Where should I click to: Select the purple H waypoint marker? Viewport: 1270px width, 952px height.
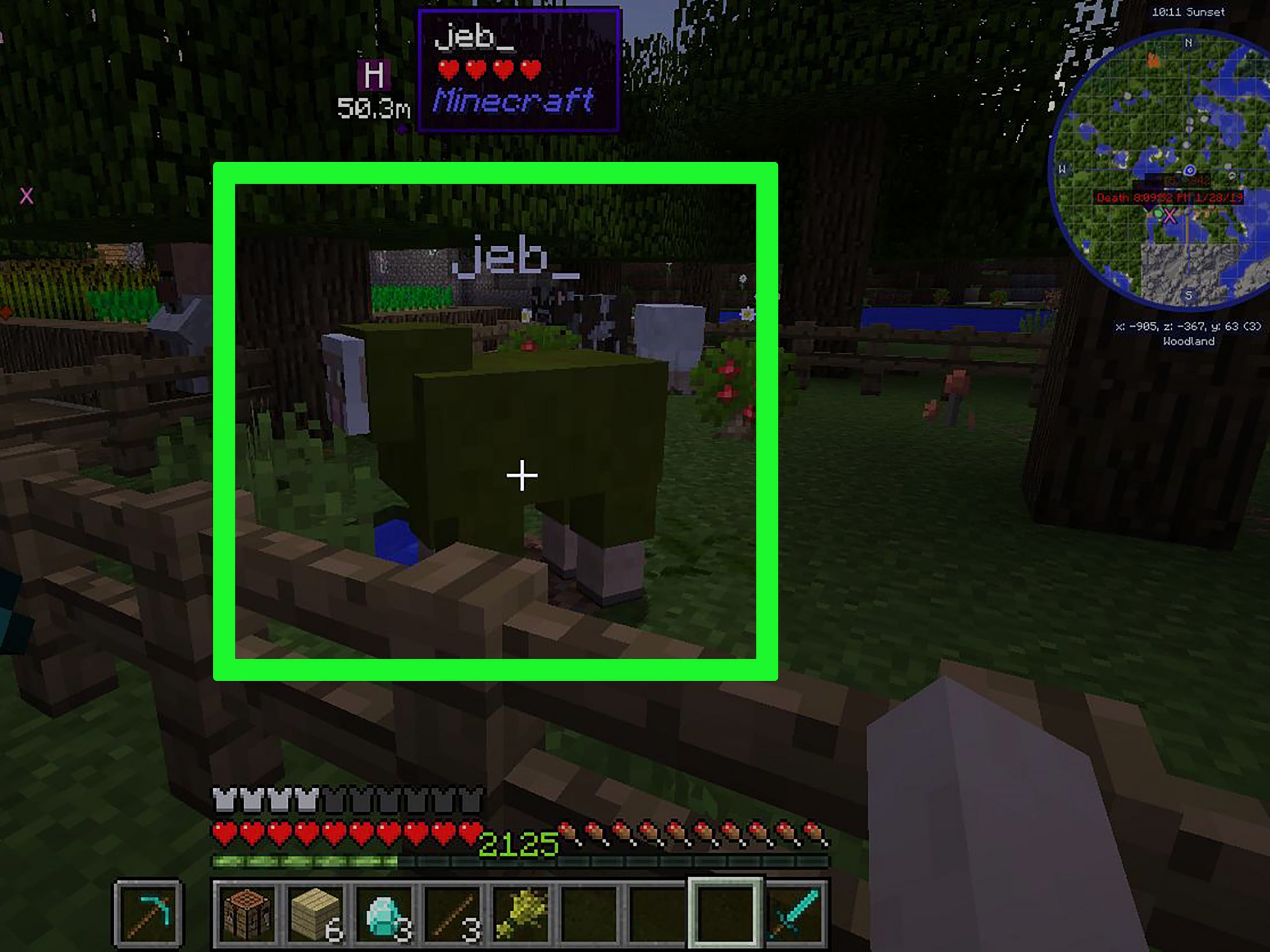click(374, 74)
